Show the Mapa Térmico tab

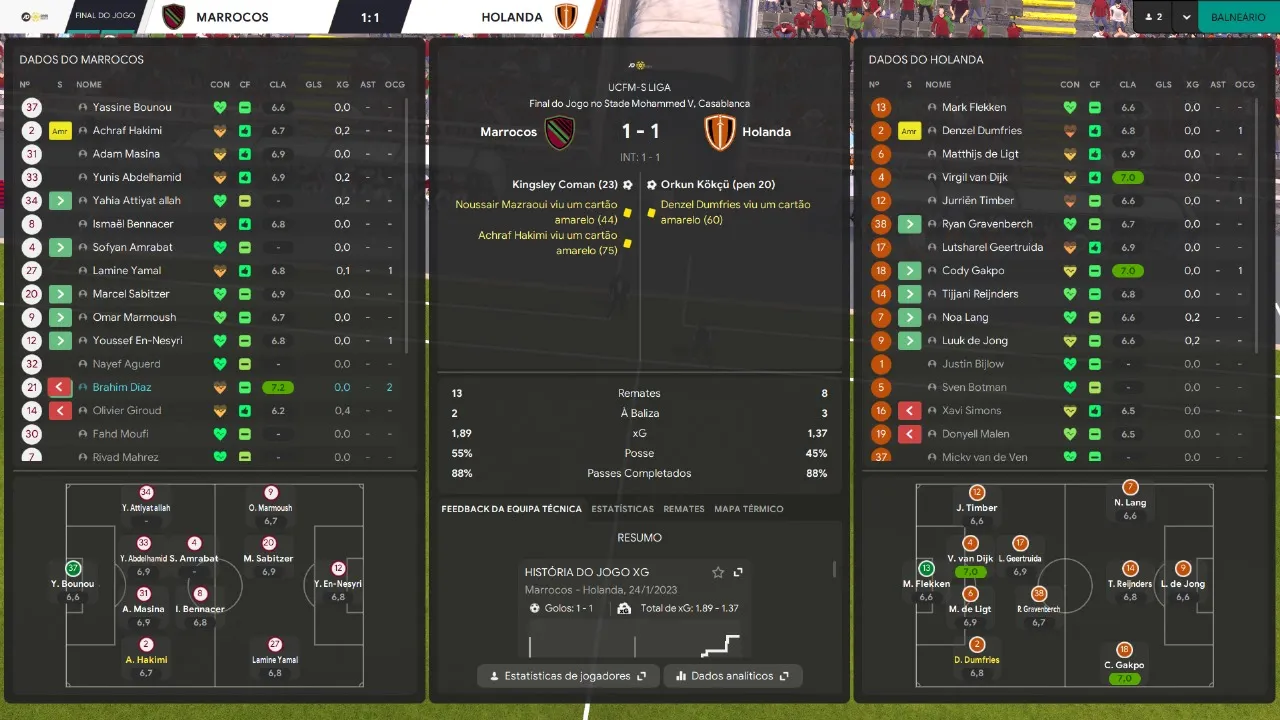pyautogui.click(x=748, y=509)
